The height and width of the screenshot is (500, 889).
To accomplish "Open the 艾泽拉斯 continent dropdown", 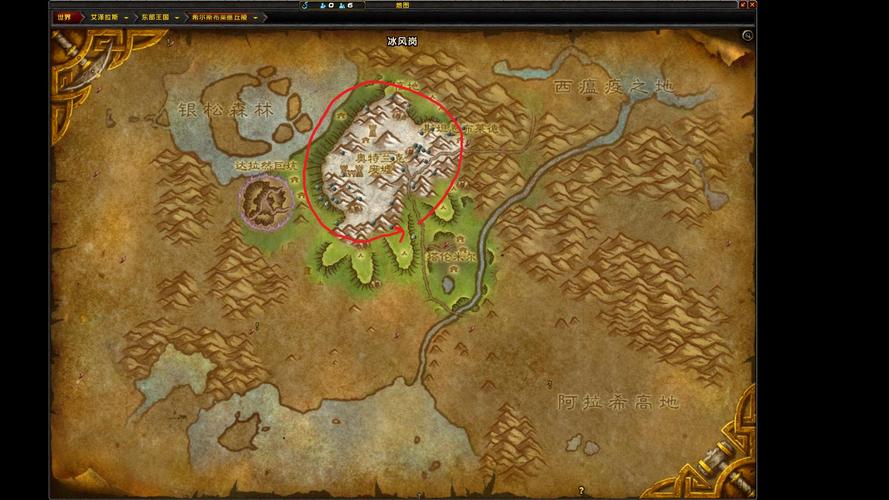I will [126, 17].
